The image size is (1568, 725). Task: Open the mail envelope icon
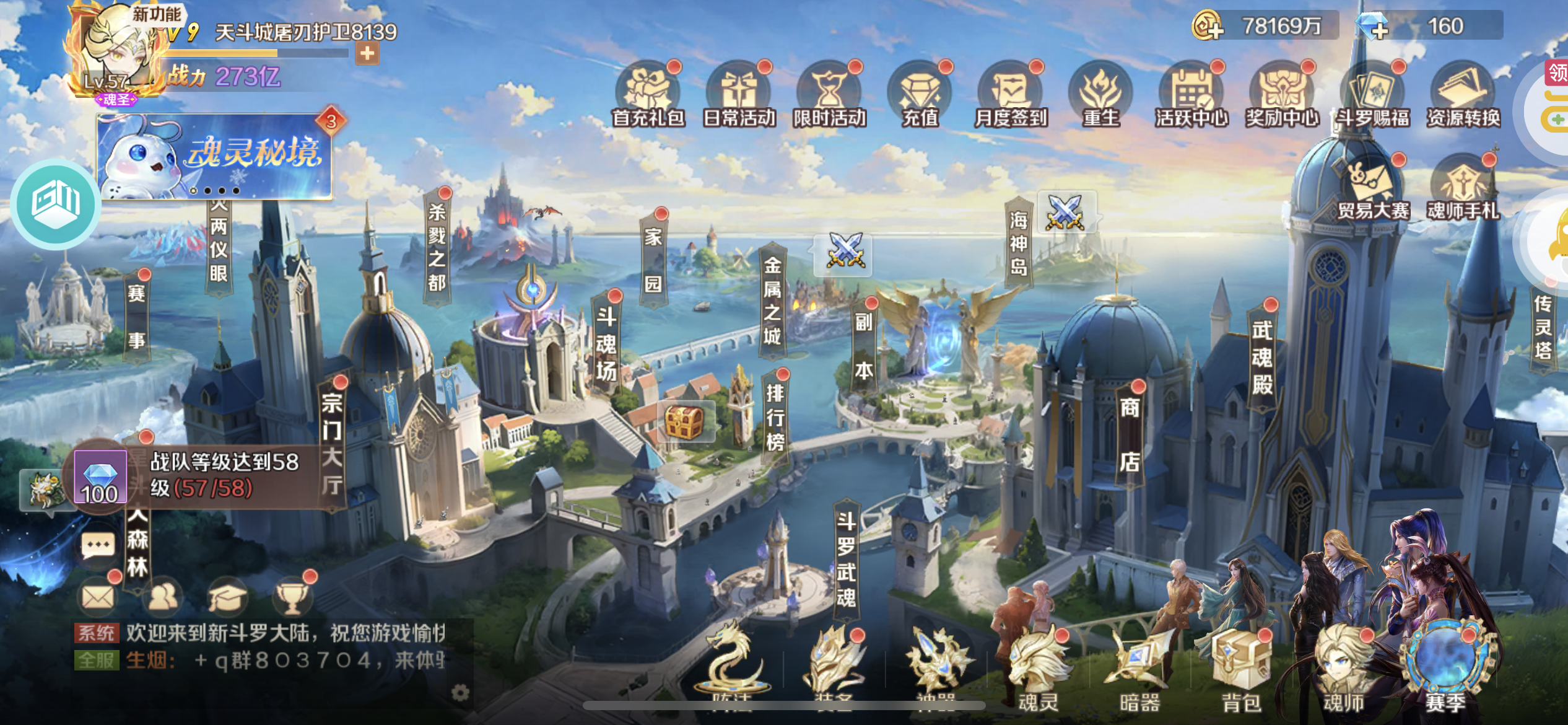[98, 597]
